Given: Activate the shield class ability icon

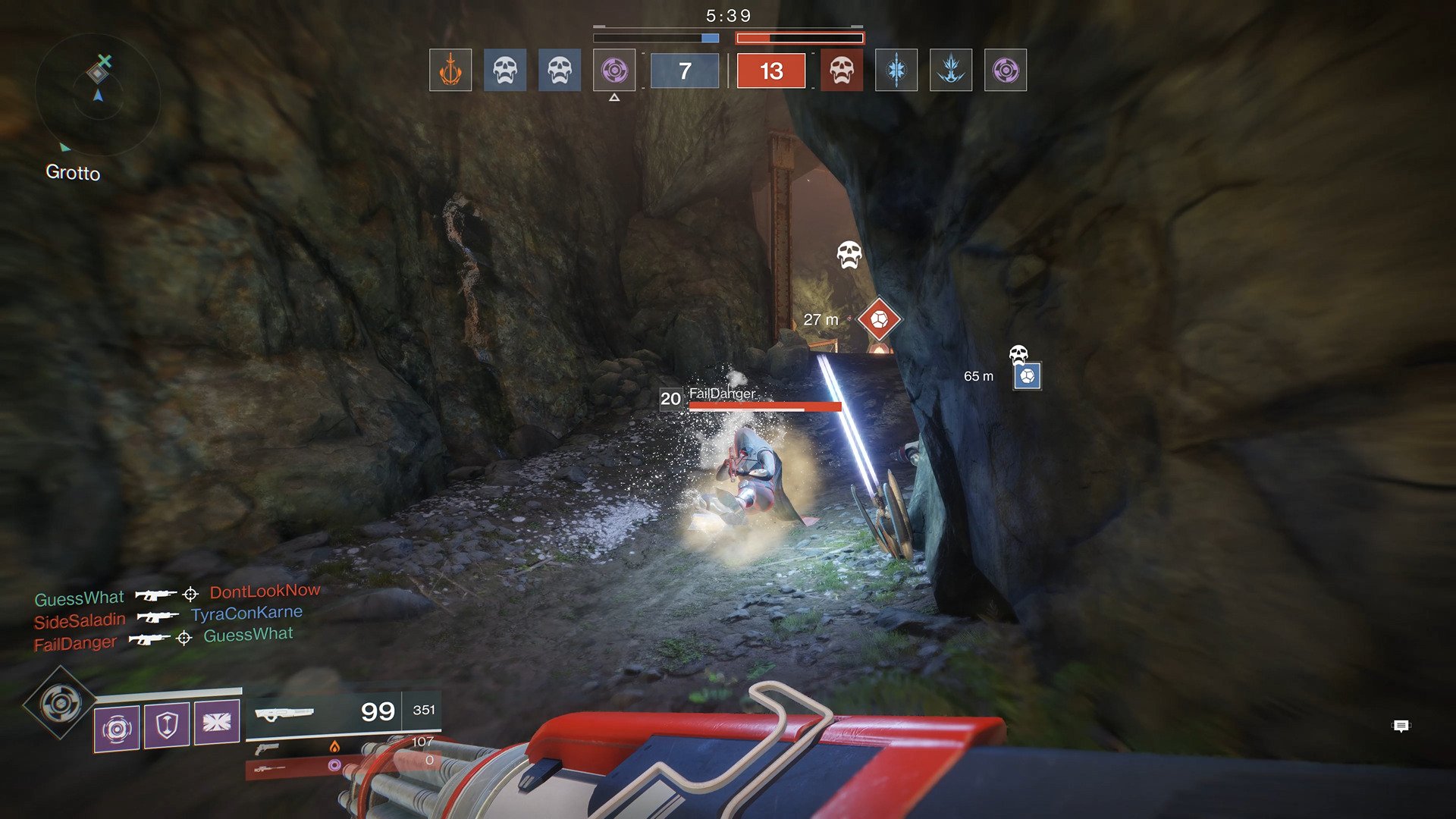Looking at the screenshot, I should pyautogui.click(x=167, y=725).
